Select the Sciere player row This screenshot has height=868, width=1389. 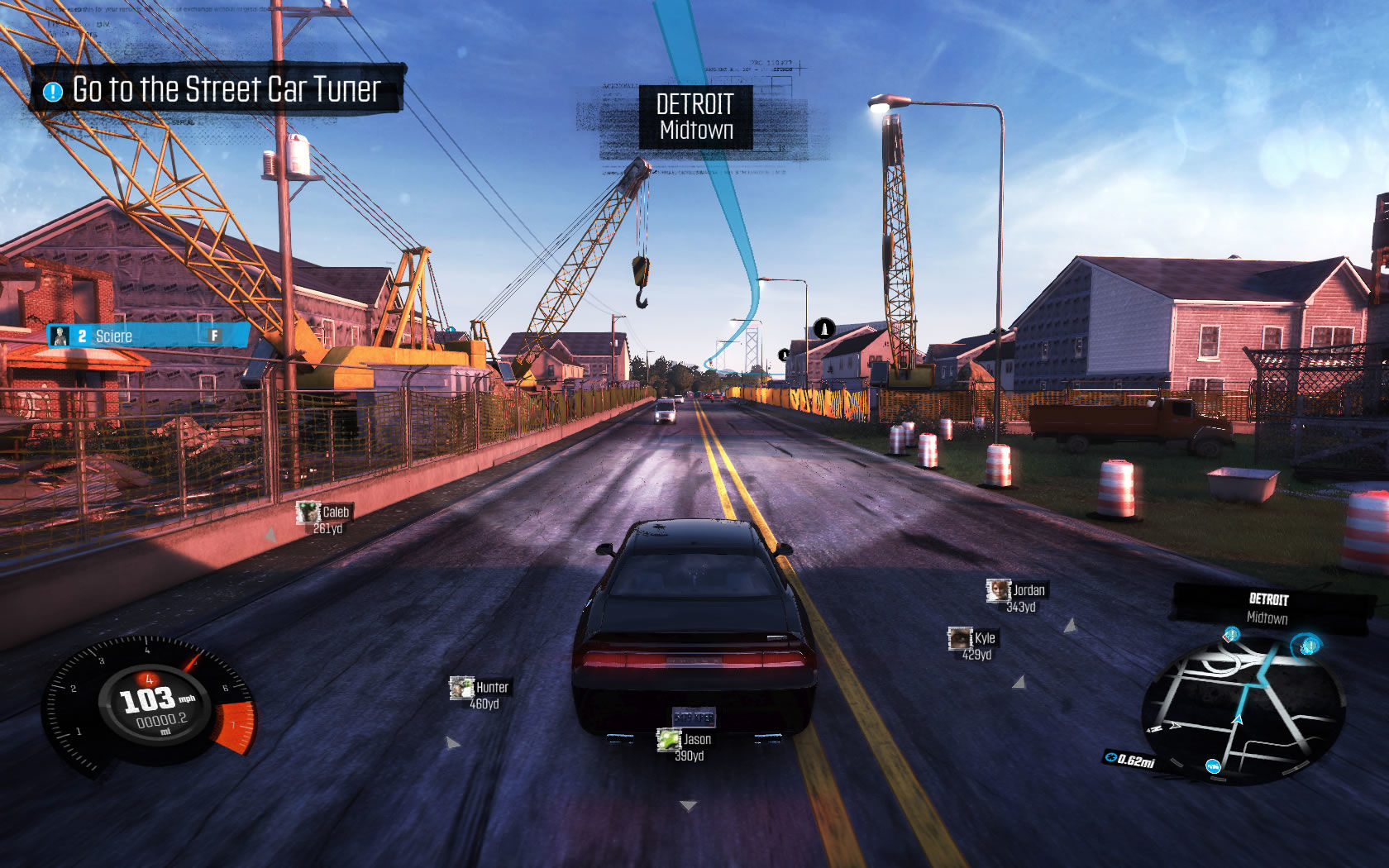pyautogui.click(x=147, y=336)
